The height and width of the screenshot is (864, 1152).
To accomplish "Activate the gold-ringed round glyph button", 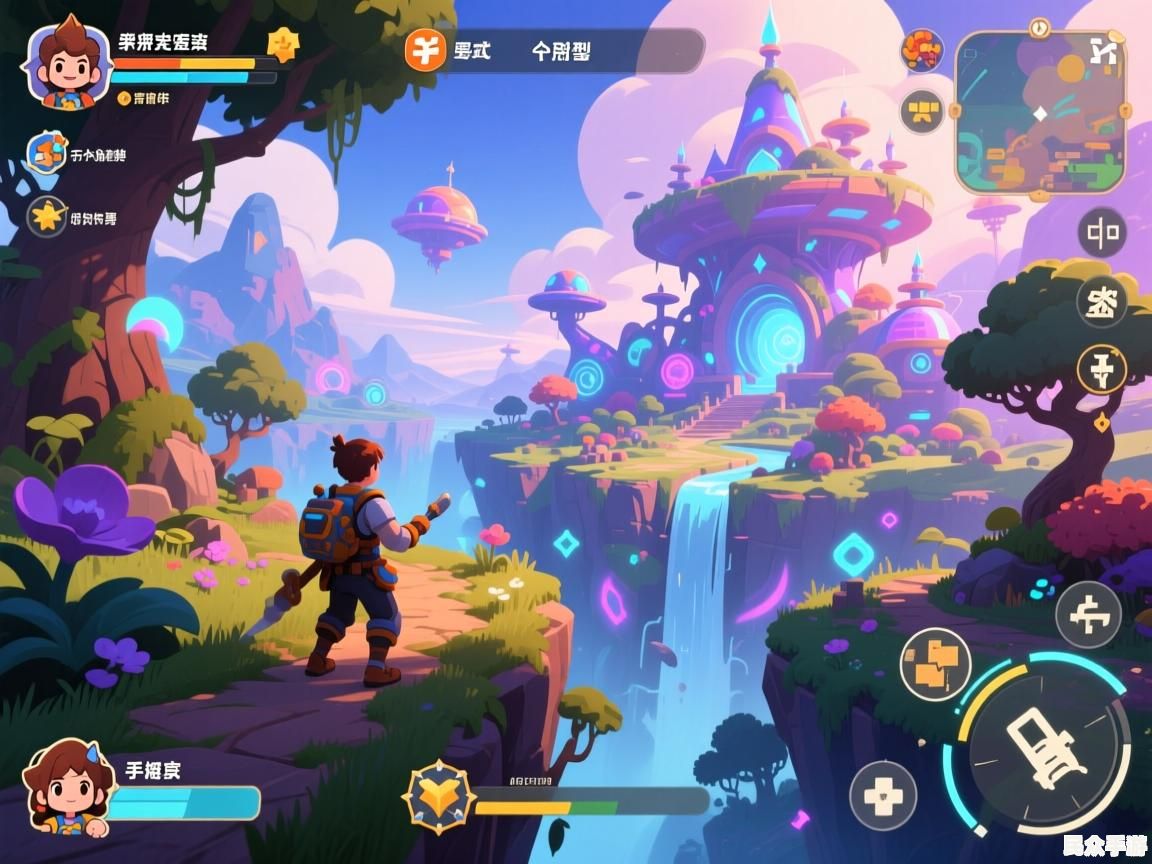I will click(1102, 369).
